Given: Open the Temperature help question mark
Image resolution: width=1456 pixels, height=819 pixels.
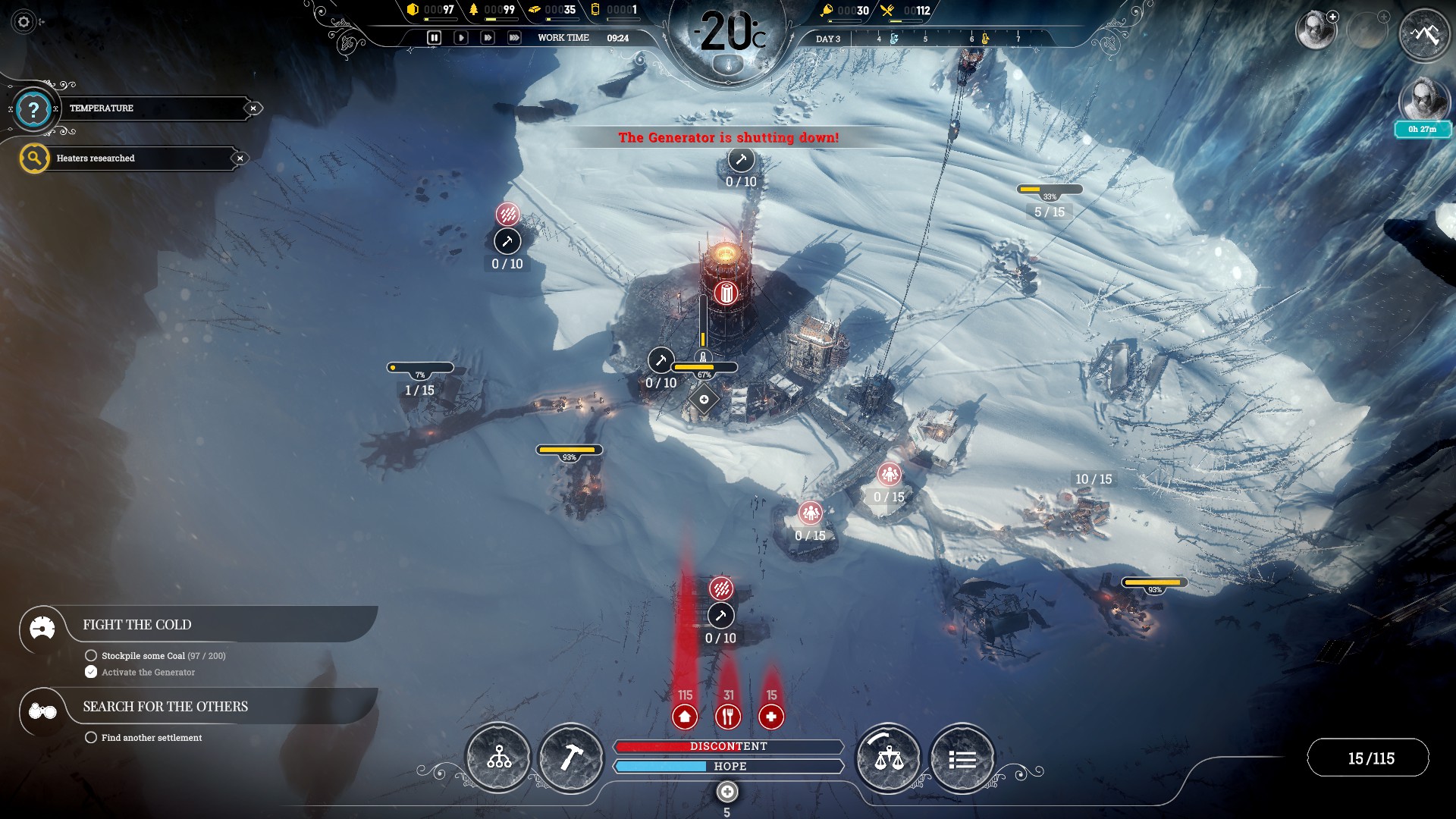Looking at the screenshot, I should 33,109.
